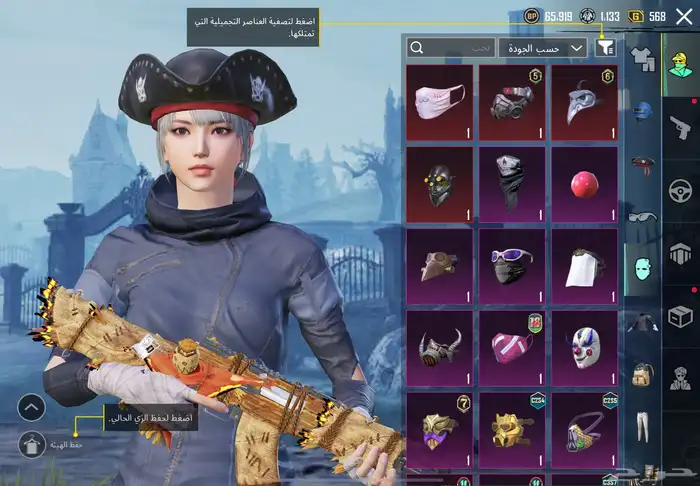The image size is (700, 486).
Task: Open the glasses category tab
Action: [x=642, y=214]
